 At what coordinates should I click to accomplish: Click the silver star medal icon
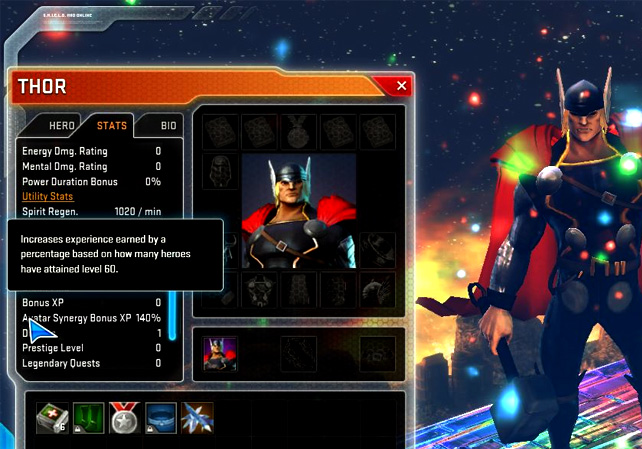point(122,418)
